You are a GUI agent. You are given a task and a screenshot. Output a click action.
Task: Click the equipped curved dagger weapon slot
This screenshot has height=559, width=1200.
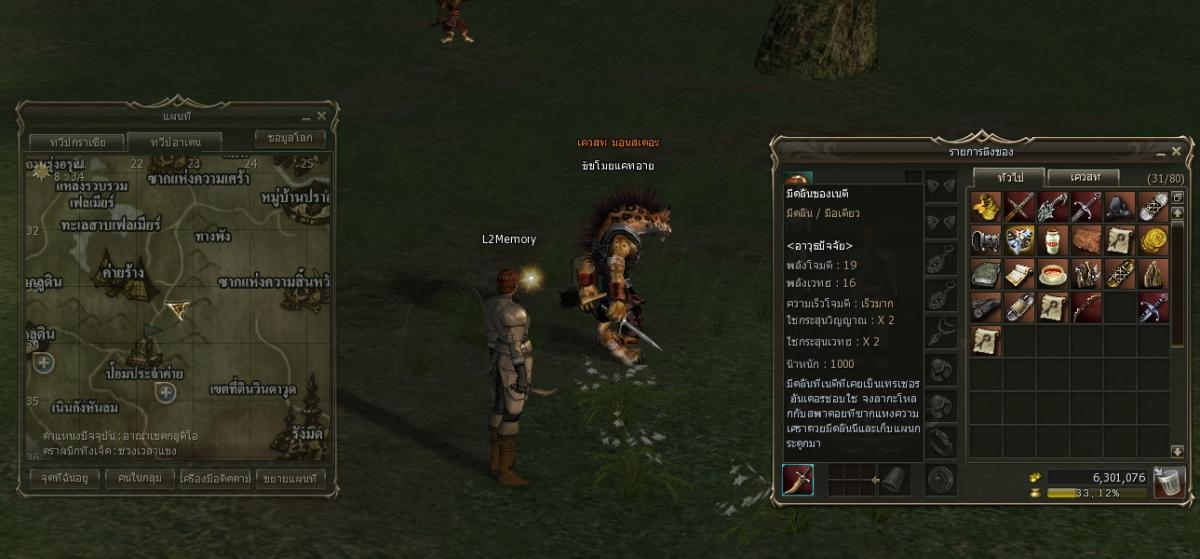(x=798, y=480)
